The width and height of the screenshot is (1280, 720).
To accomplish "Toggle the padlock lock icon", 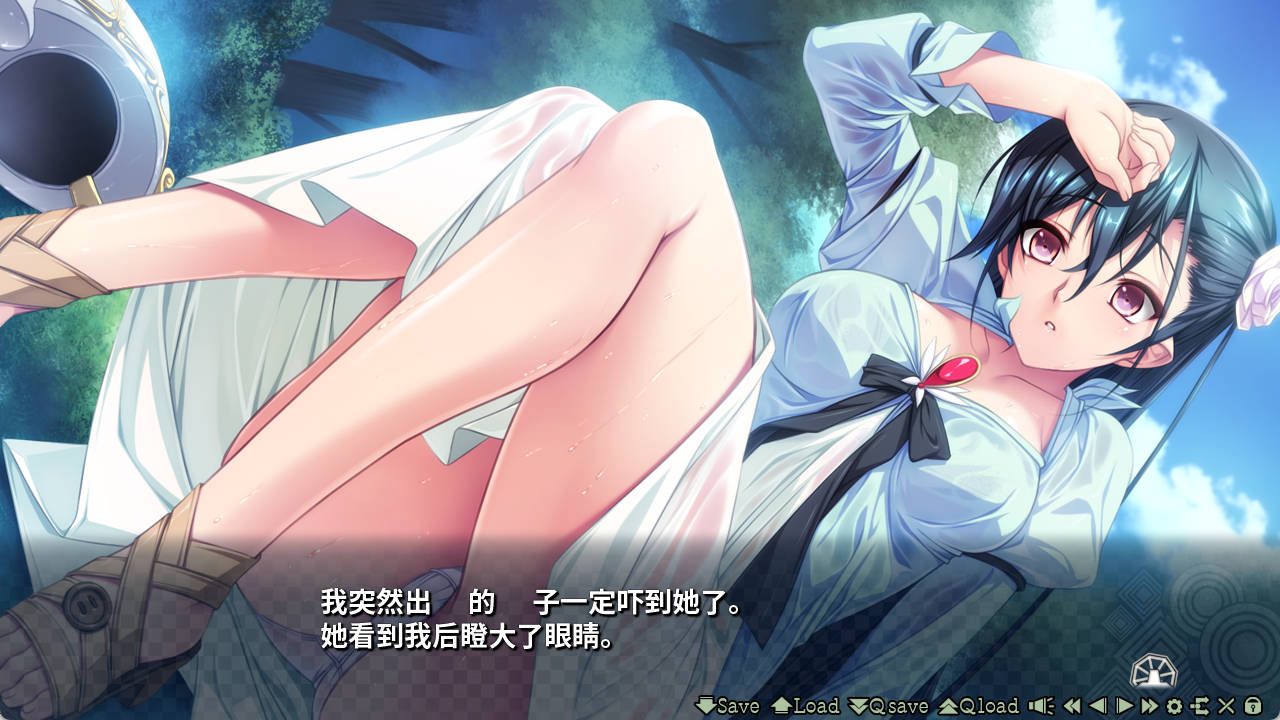I will 1252,706.
